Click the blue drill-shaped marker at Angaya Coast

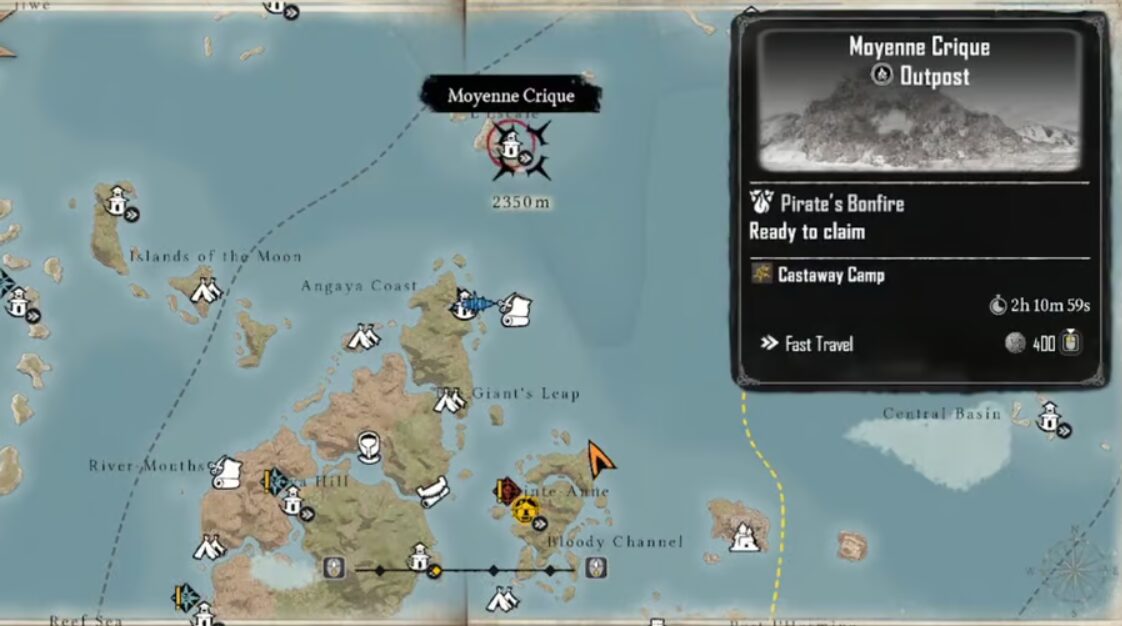tap(478, 302)
